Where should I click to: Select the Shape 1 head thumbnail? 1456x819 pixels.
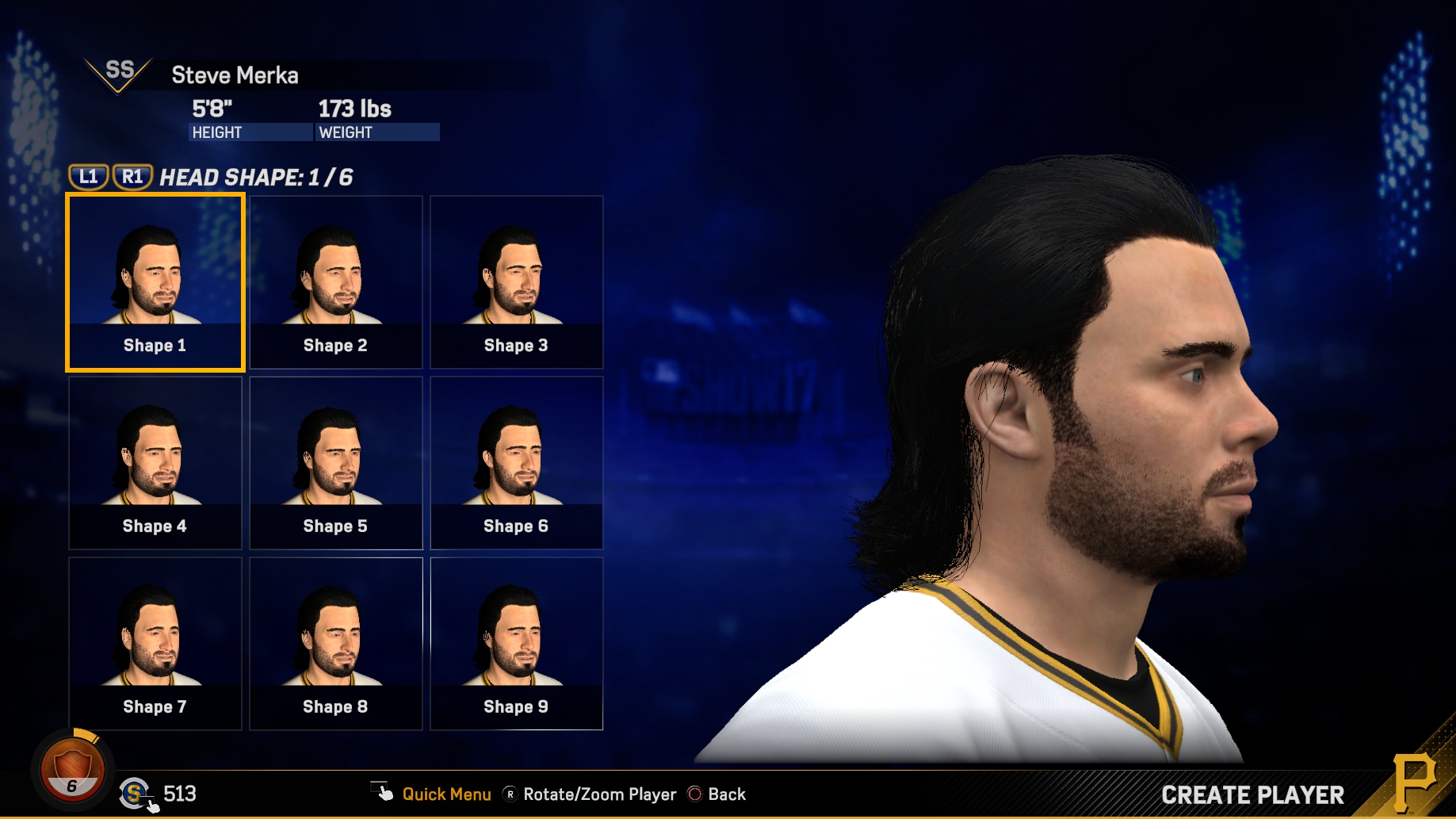pos(155,282)
